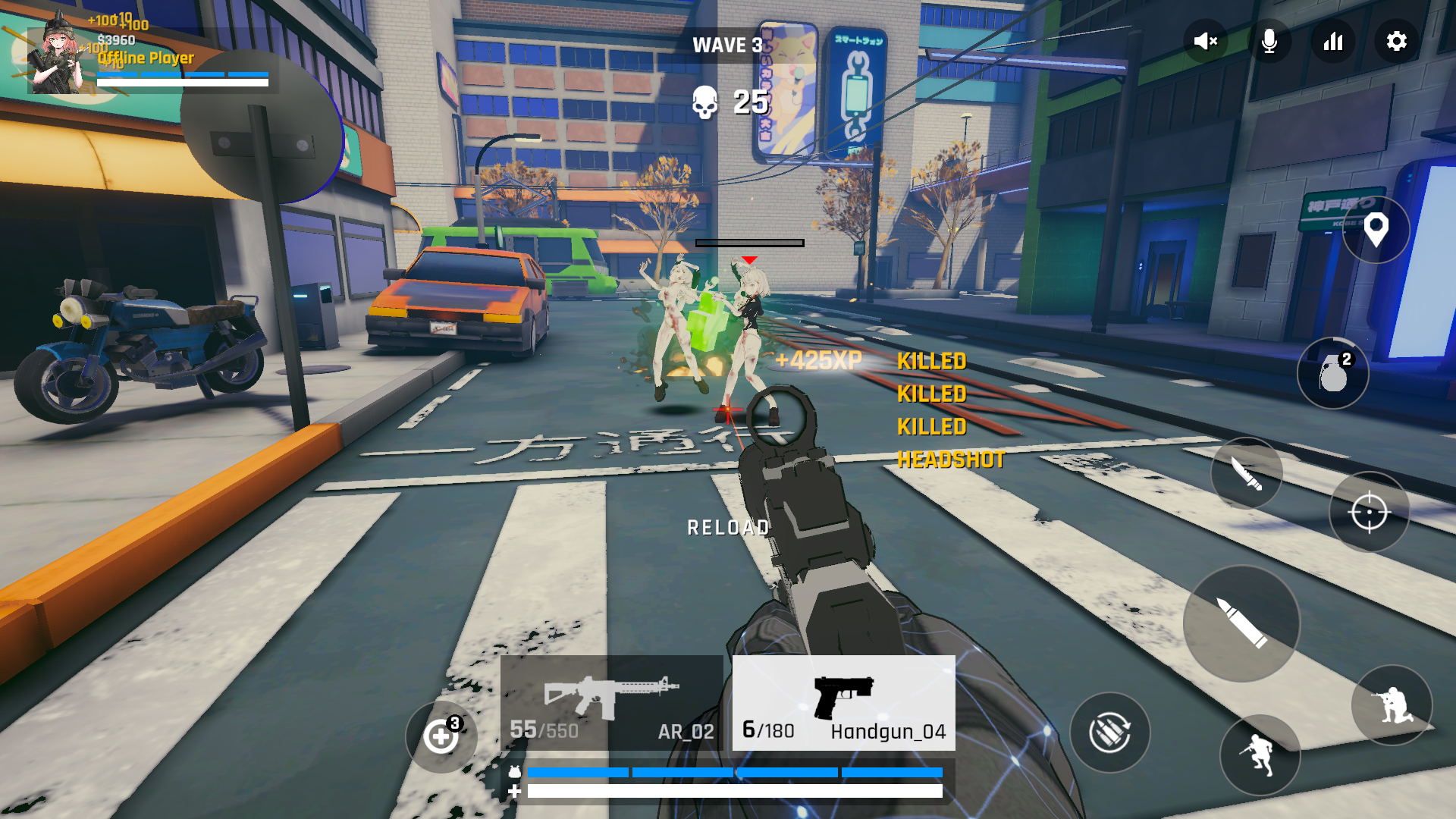
Task: Open the leaderboard stats icon
Action: [x=1333, y=41]
